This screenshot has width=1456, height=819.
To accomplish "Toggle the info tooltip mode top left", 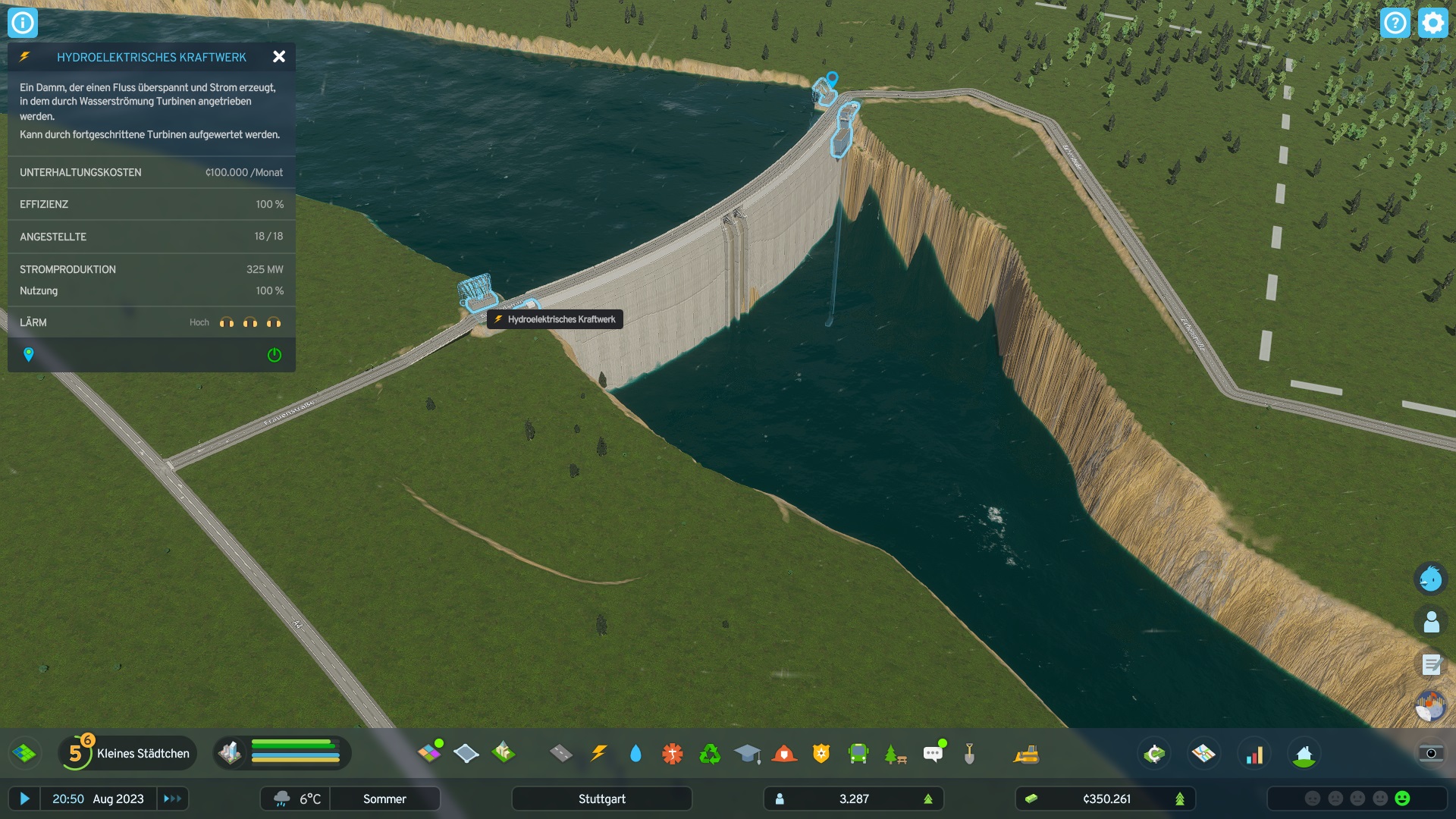I will coord(23,23).
